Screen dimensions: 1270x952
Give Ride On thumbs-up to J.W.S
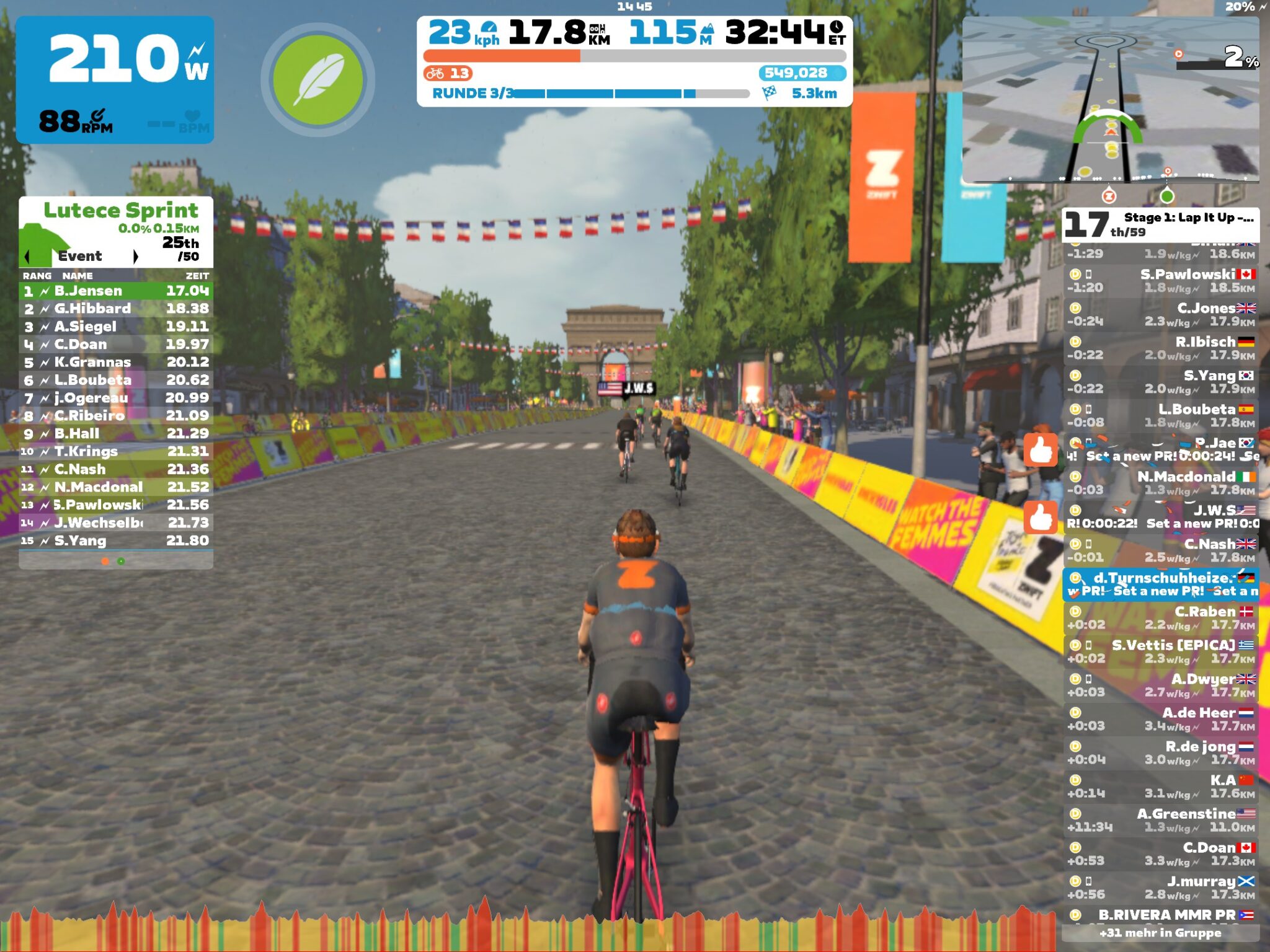1041,517
